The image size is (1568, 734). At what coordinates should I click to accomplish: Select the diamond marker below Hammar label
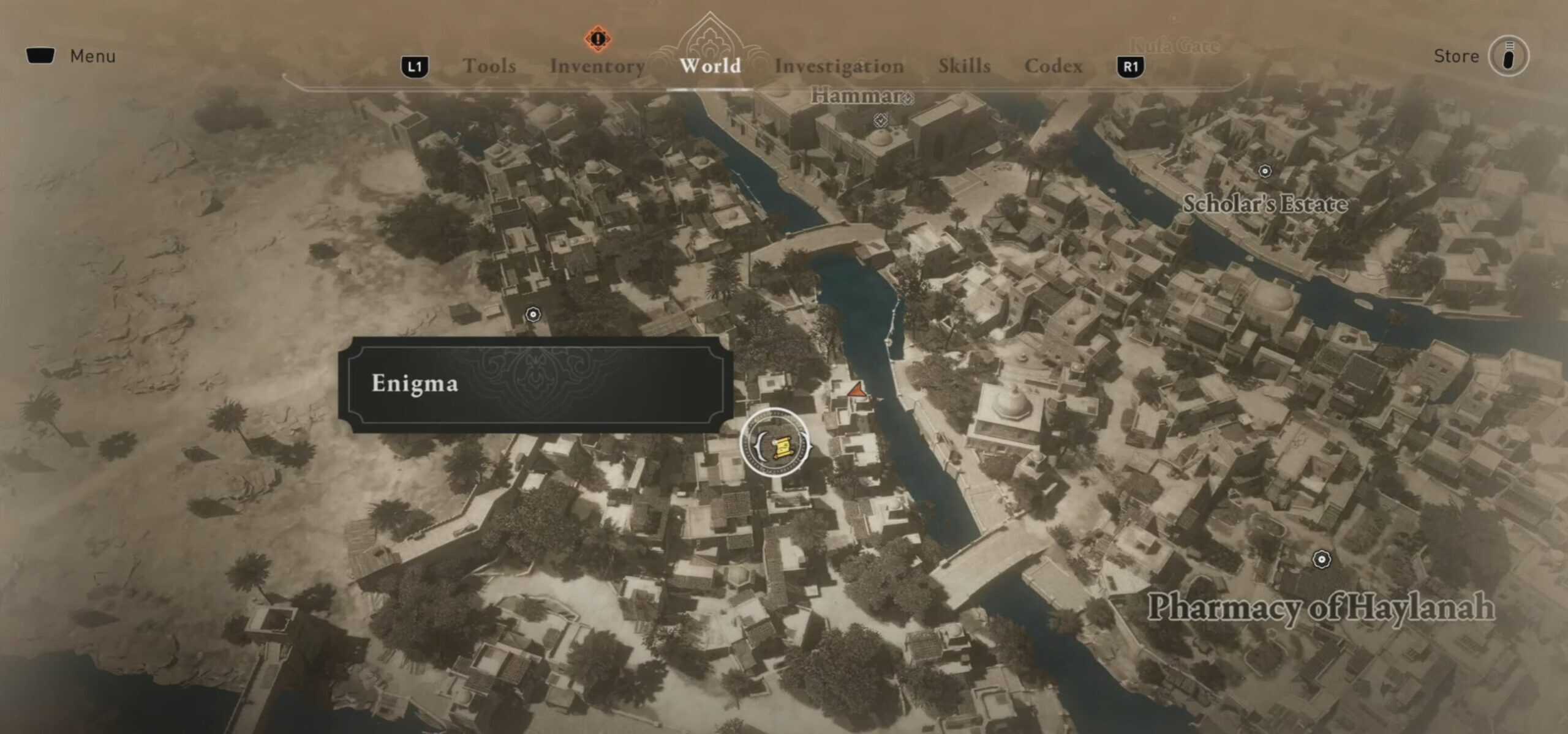pos(881,120)
